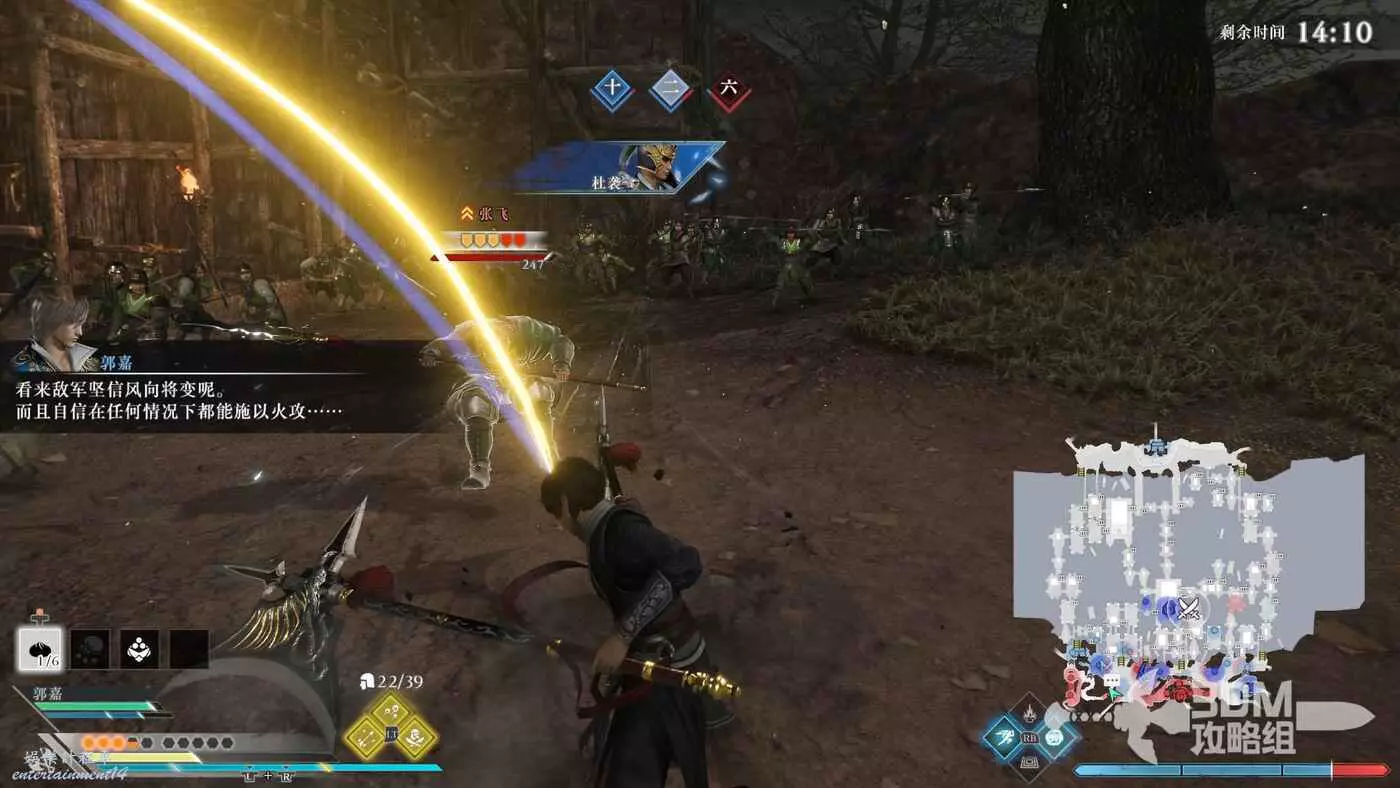The image size is (1400, 788).
Task: Activate the top yellow tactic diamond
Action: tap(391, 711)
